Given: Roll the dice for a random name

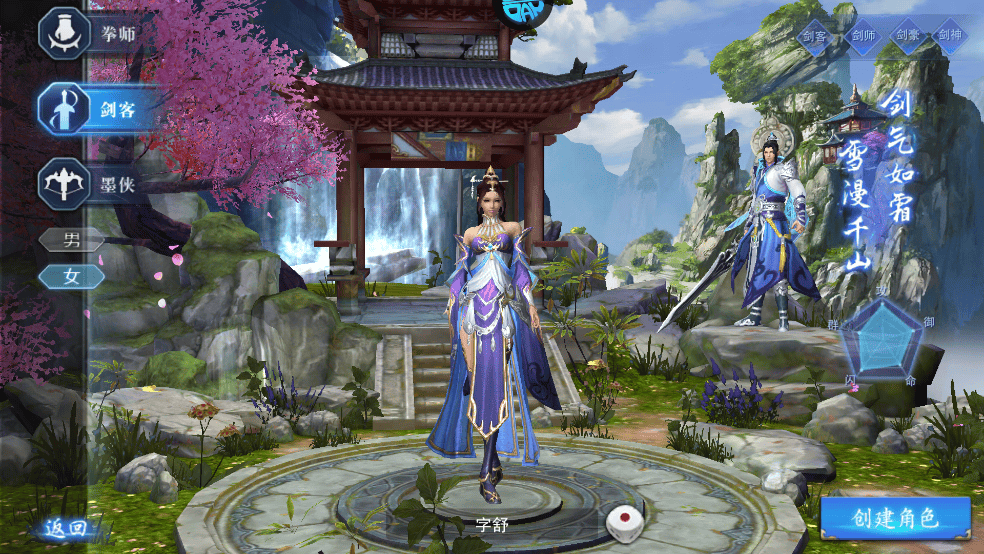Looking at the screenshot, I should click(x=622, y=522).
